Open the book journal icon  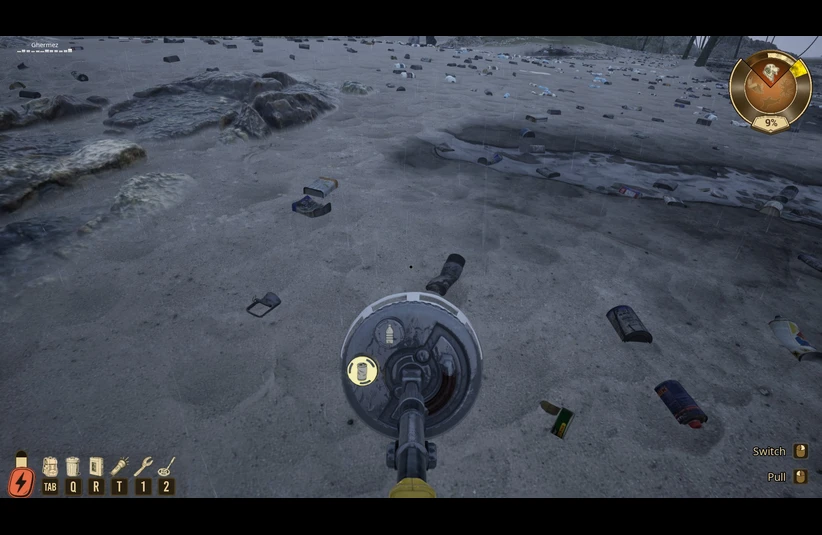pos(96,467)
